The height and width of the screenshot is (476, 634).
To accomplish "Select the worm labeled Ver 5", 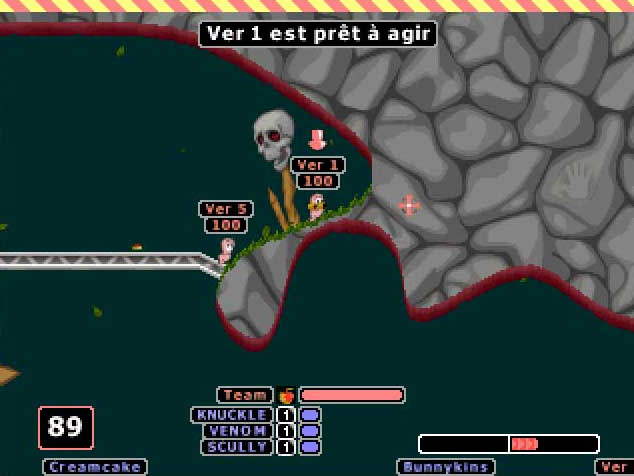I will [x=227, y=250].
